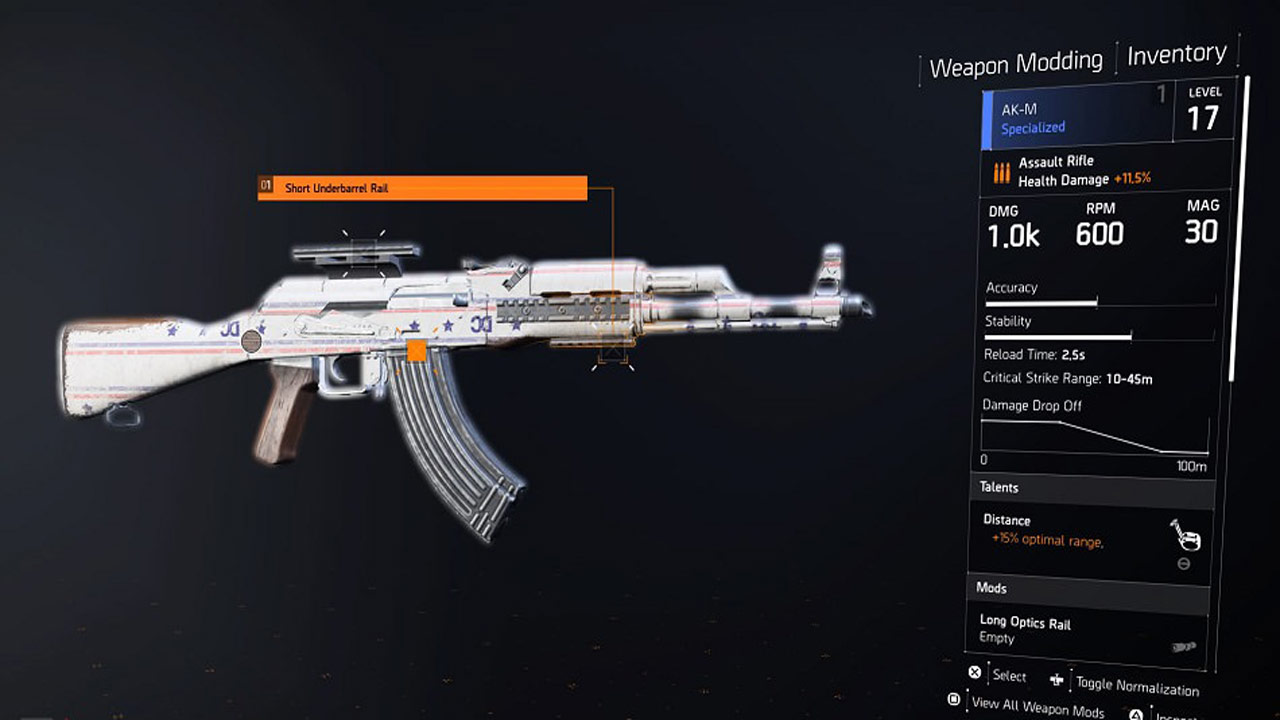Image resolution: width=1280 pixels, height=720 pixels.
Task: Open the Inventory tab
Action: pyautogui.click(x=1176, y=54)
